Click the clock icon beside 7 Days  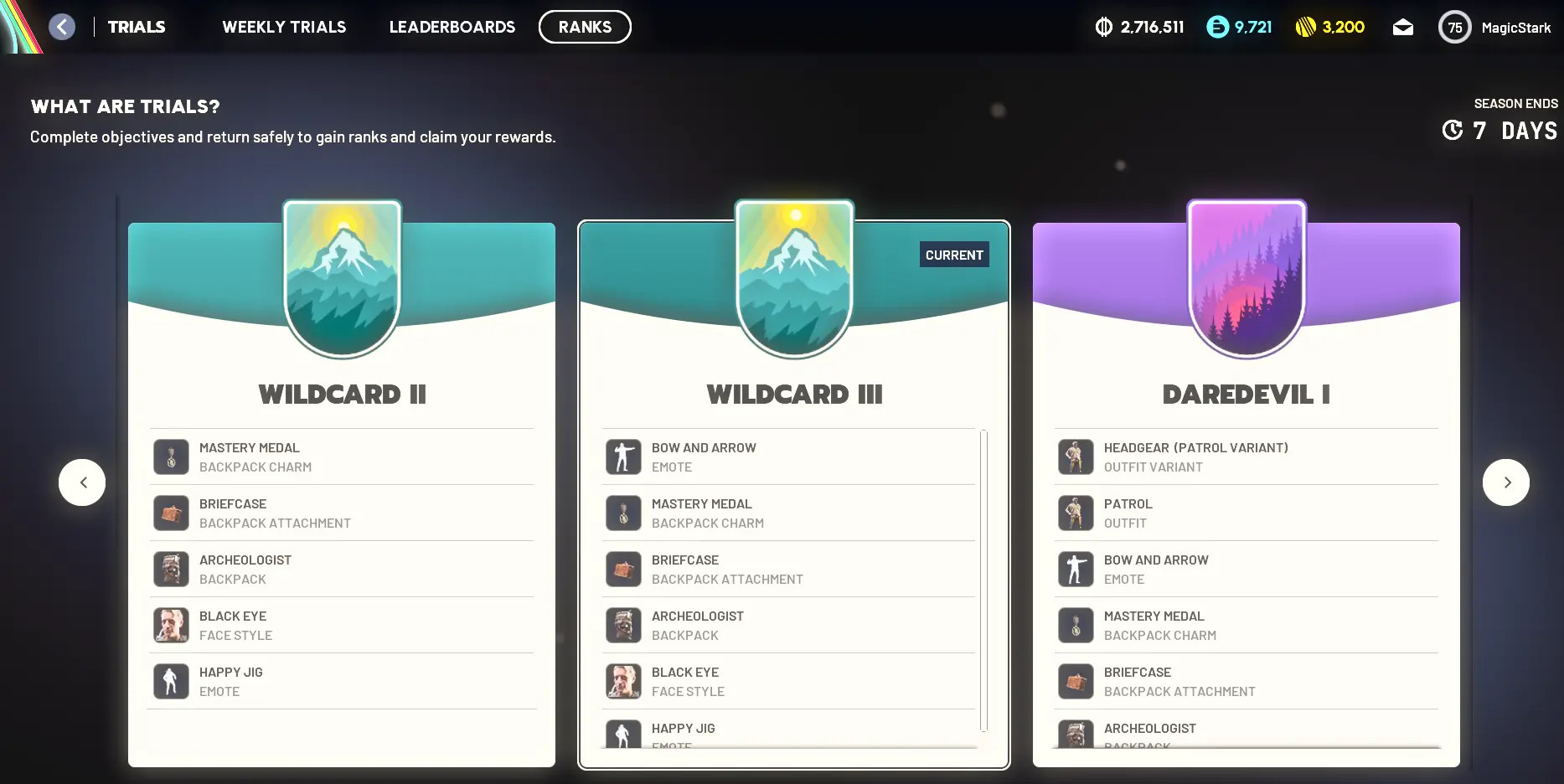point(1451,131)
